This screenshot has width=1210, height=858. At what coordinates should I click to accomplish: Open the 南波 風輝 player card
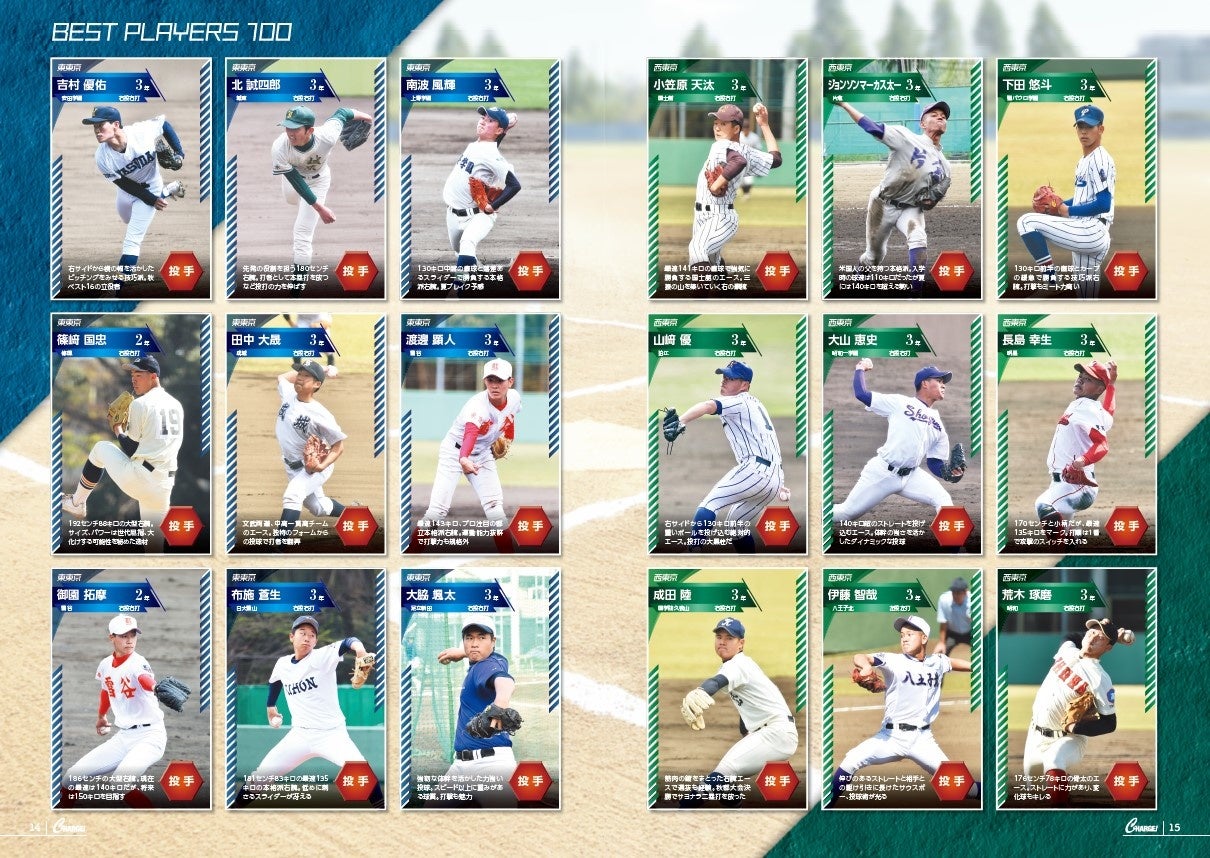[480, 179]
